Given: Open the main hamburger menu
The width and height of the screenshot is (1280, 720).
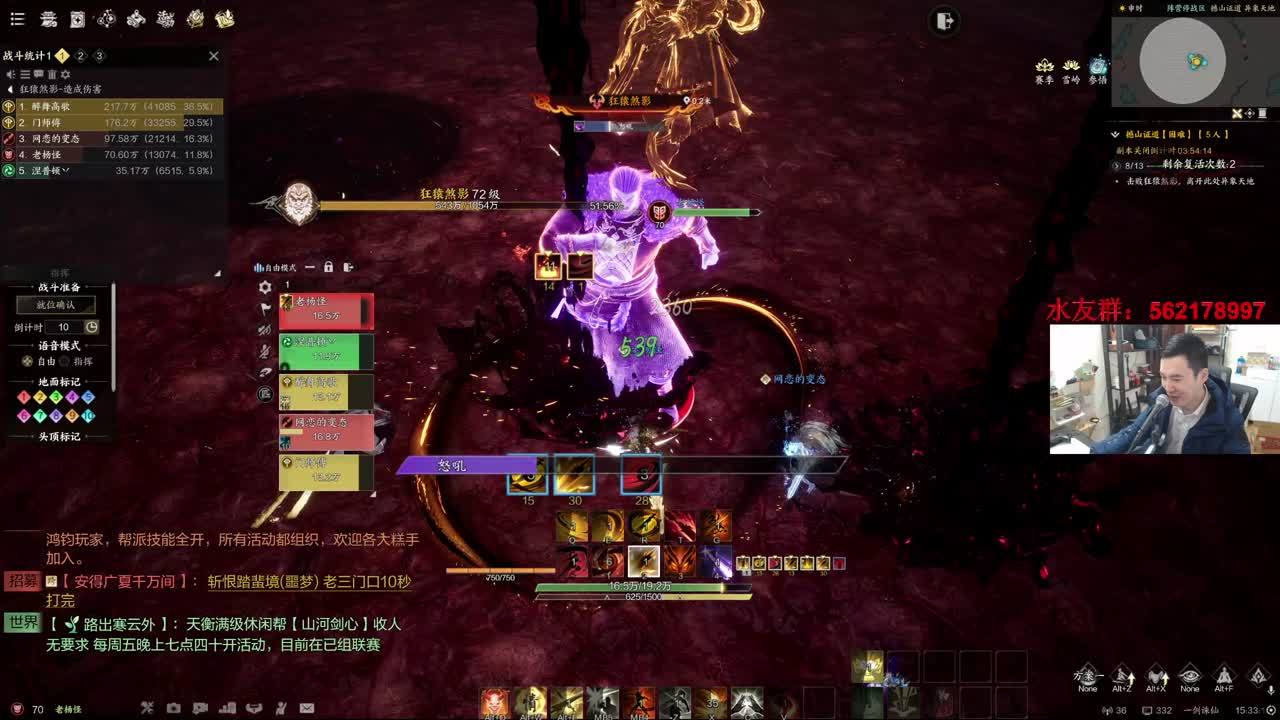Looking at the screenshot, I should 20,19.
